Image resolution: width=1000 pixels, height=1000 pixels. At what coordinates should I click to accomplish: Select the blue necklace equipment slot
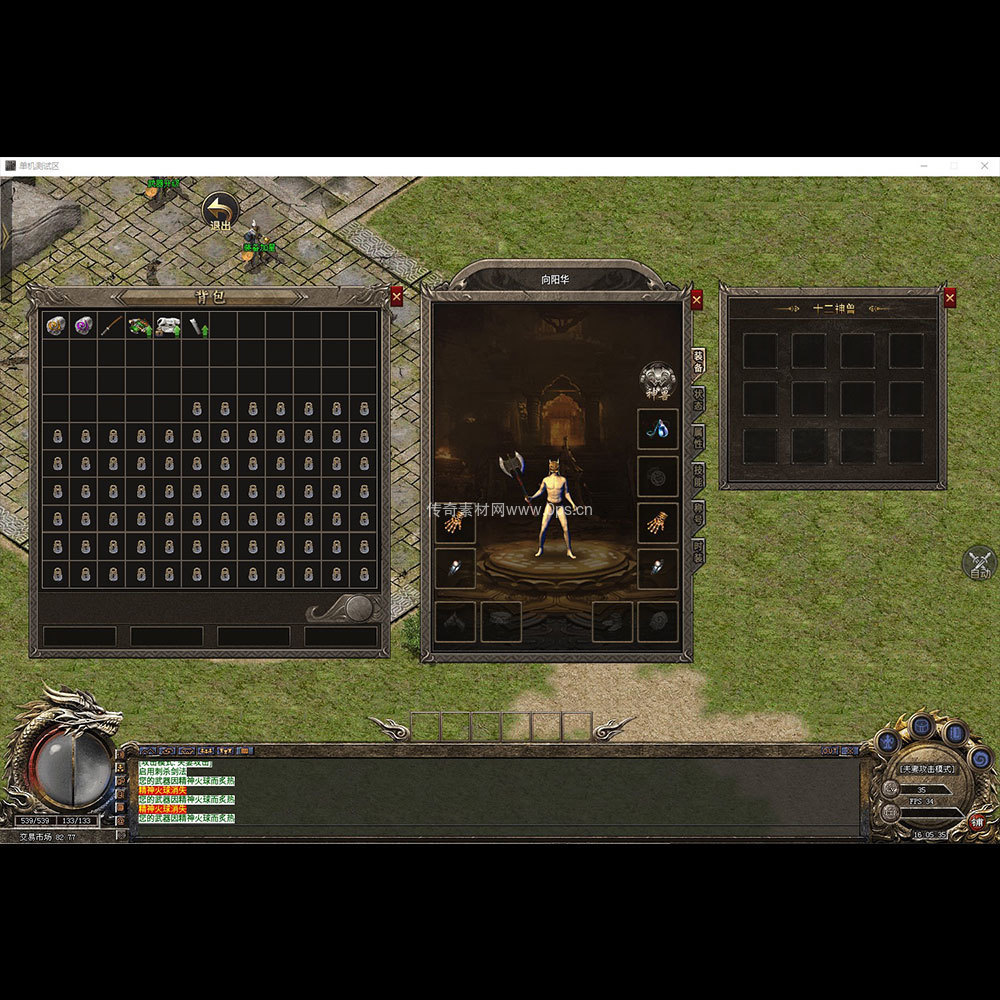(x=658, y=429)
